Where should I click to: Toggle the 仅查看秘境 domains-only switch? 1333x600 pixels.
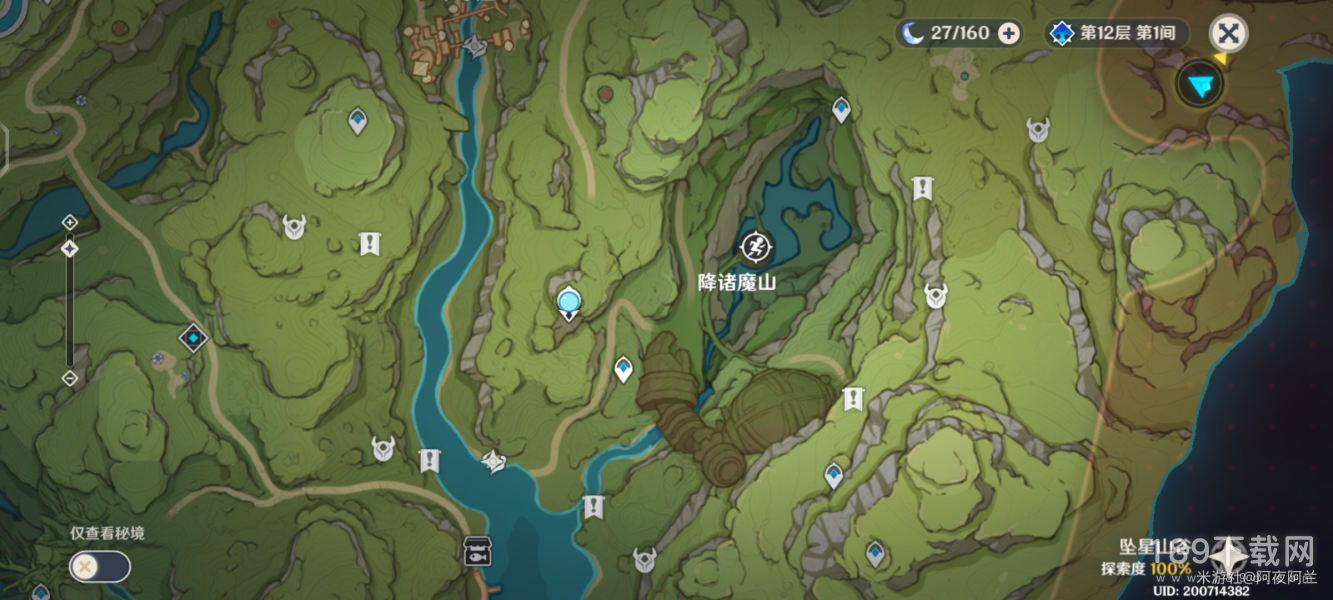[99, 566]
